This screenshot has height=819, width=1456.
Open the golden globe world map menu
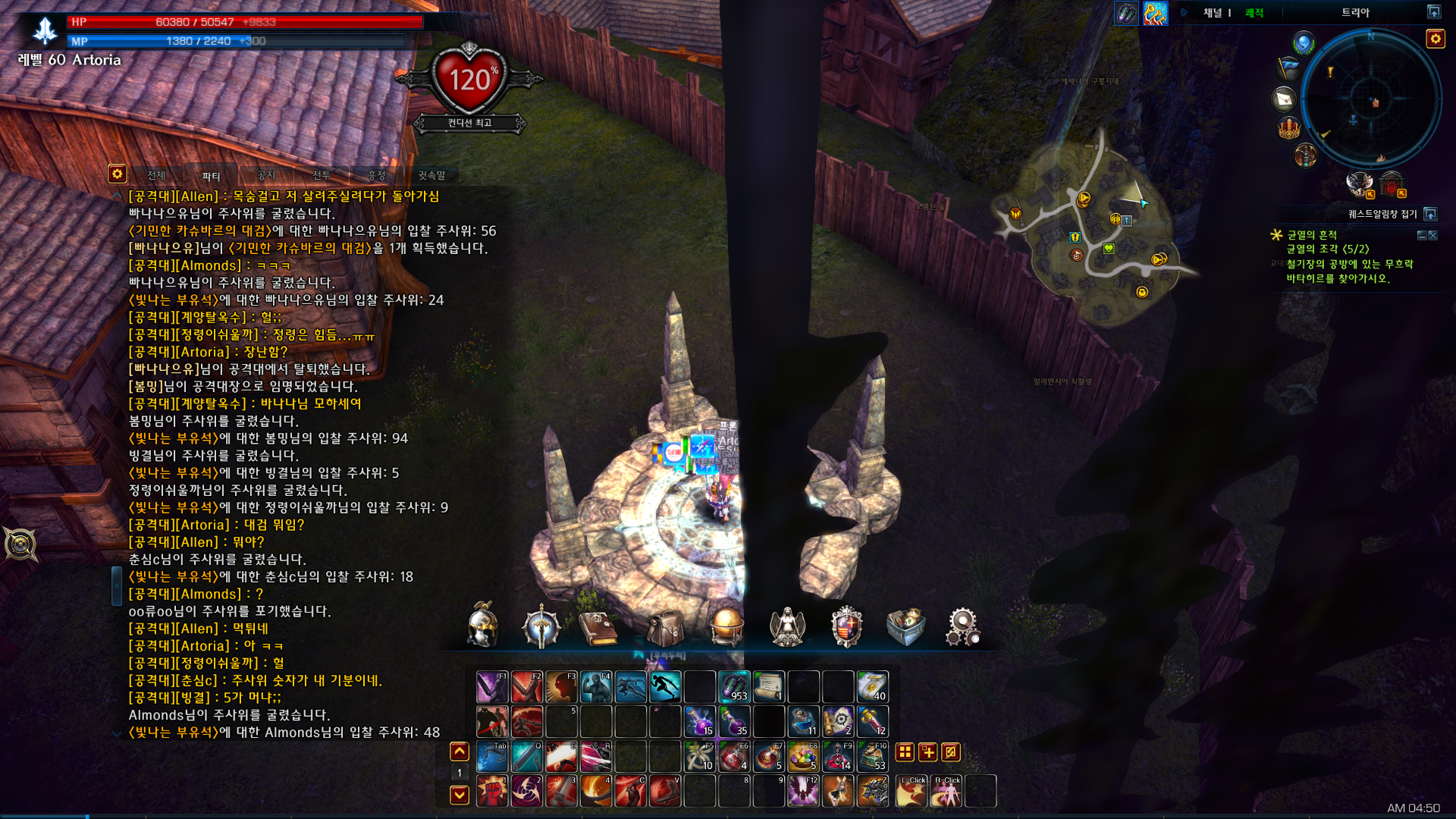[x=726, y=626]
